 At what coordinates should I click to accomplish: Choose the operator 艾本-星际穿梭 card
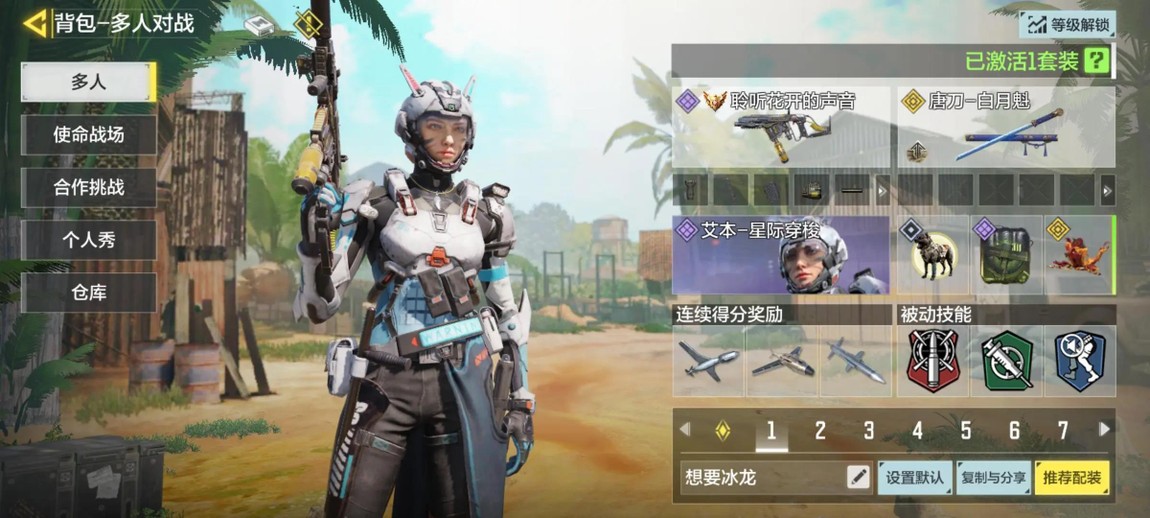tap(781, 255)
